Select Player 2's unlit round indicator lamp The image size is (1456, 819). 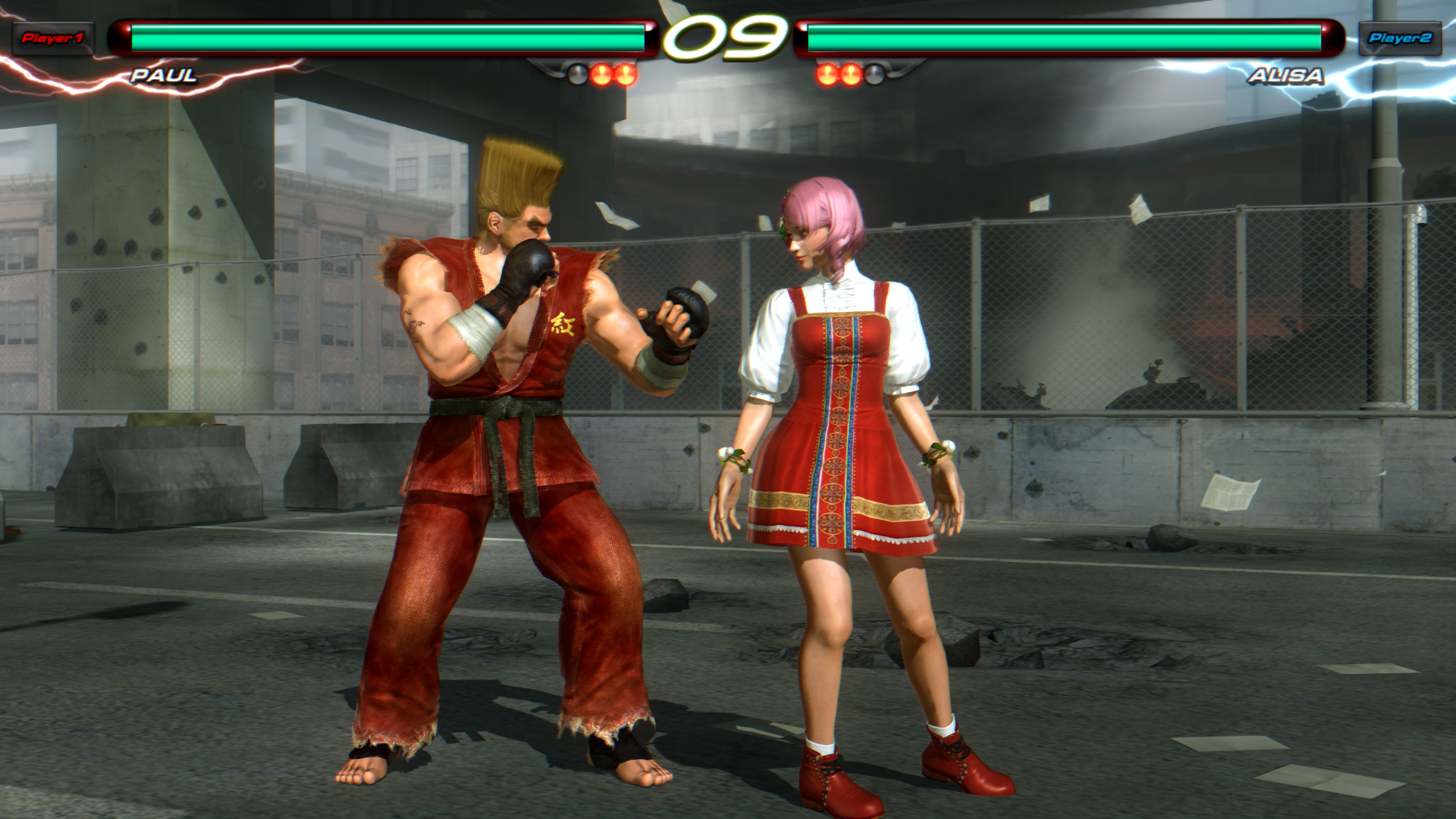pyautogui.click(x=874, y=73)
